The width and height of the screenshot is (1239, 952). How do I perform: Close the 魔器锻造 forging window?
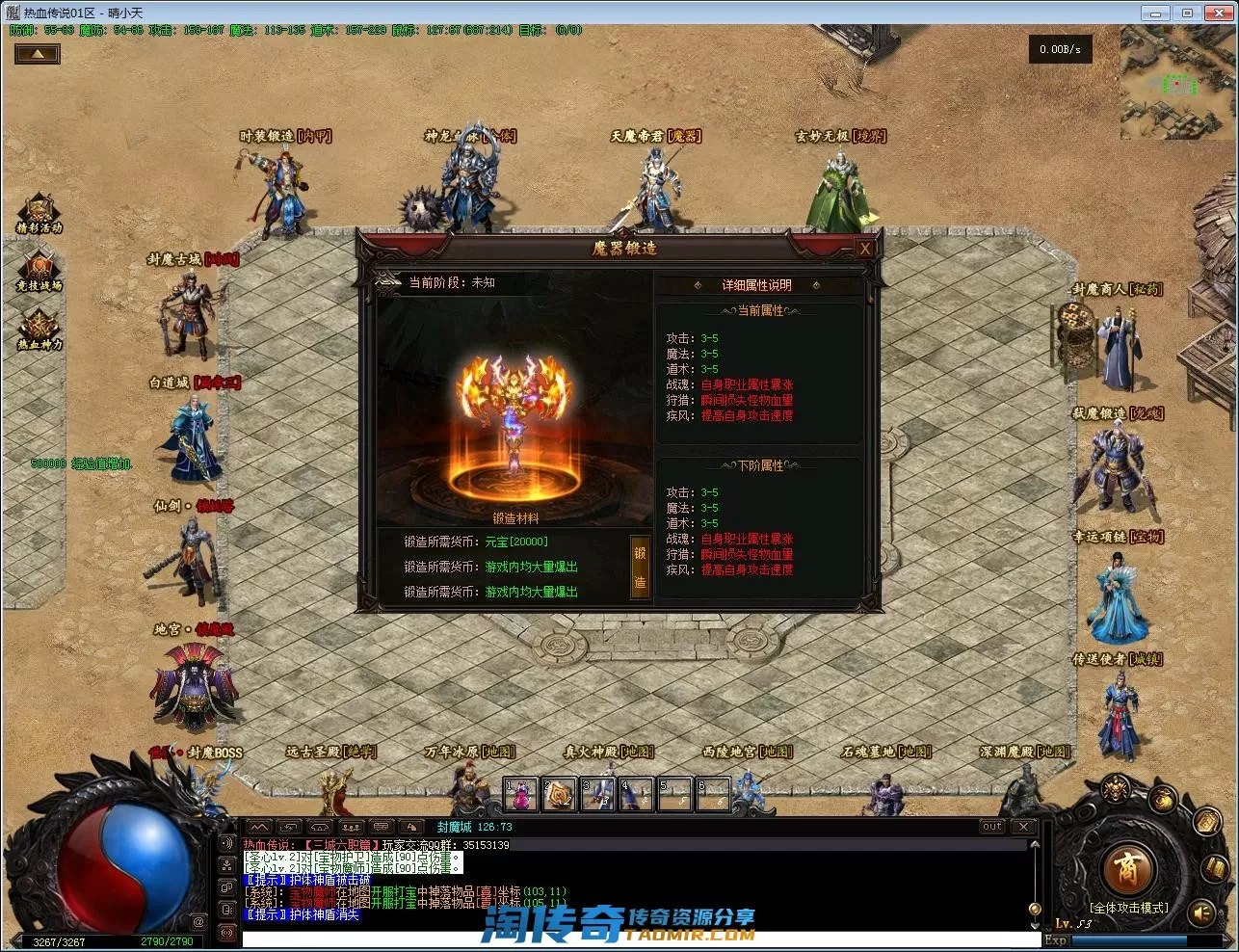click(x=865, y=249)
